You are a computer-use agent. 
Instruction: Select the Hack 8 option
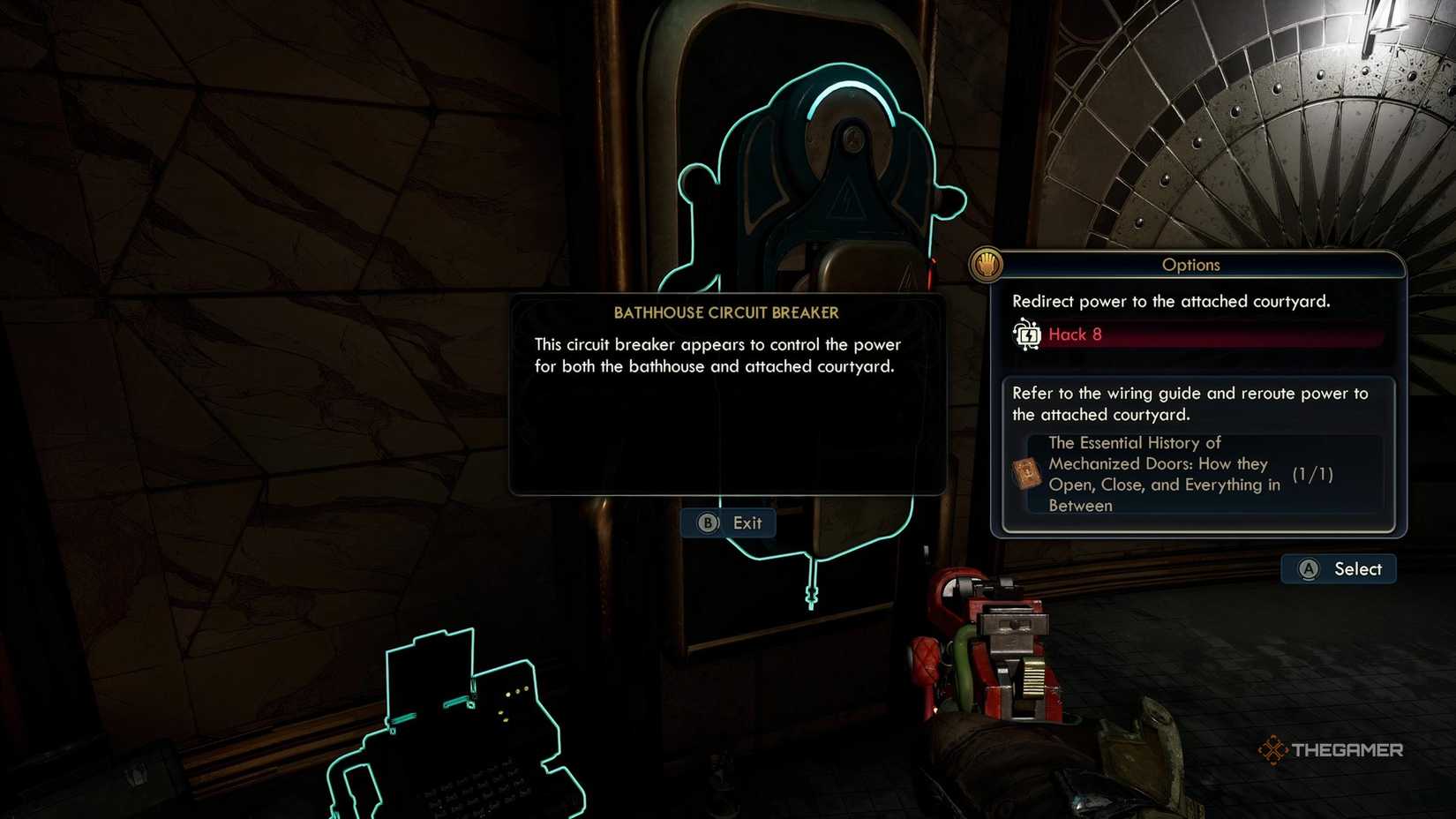click(x=1075, y=335)
